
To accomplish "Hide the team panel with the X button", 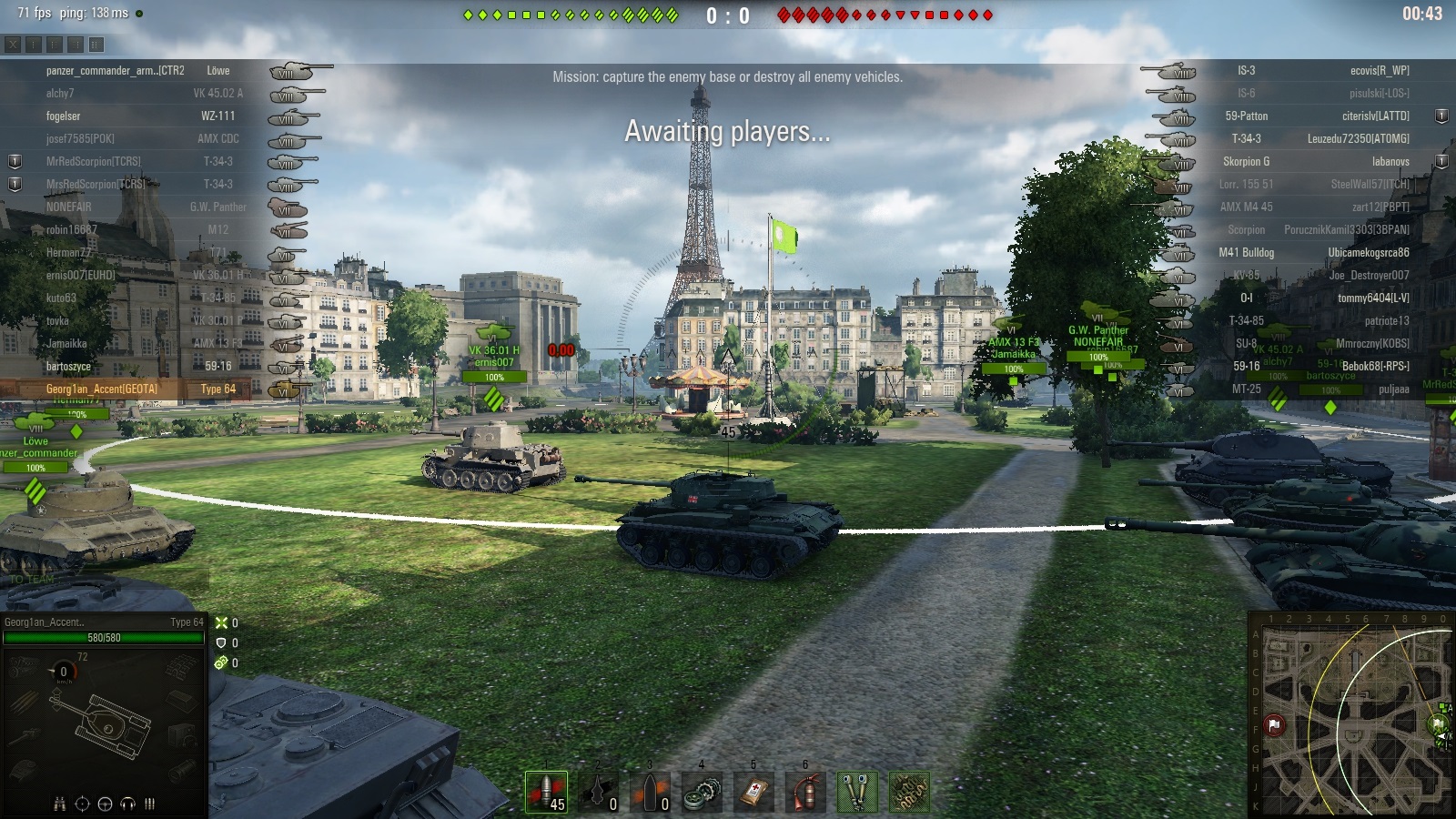I will pyautogui.click(x=13, y=44).
